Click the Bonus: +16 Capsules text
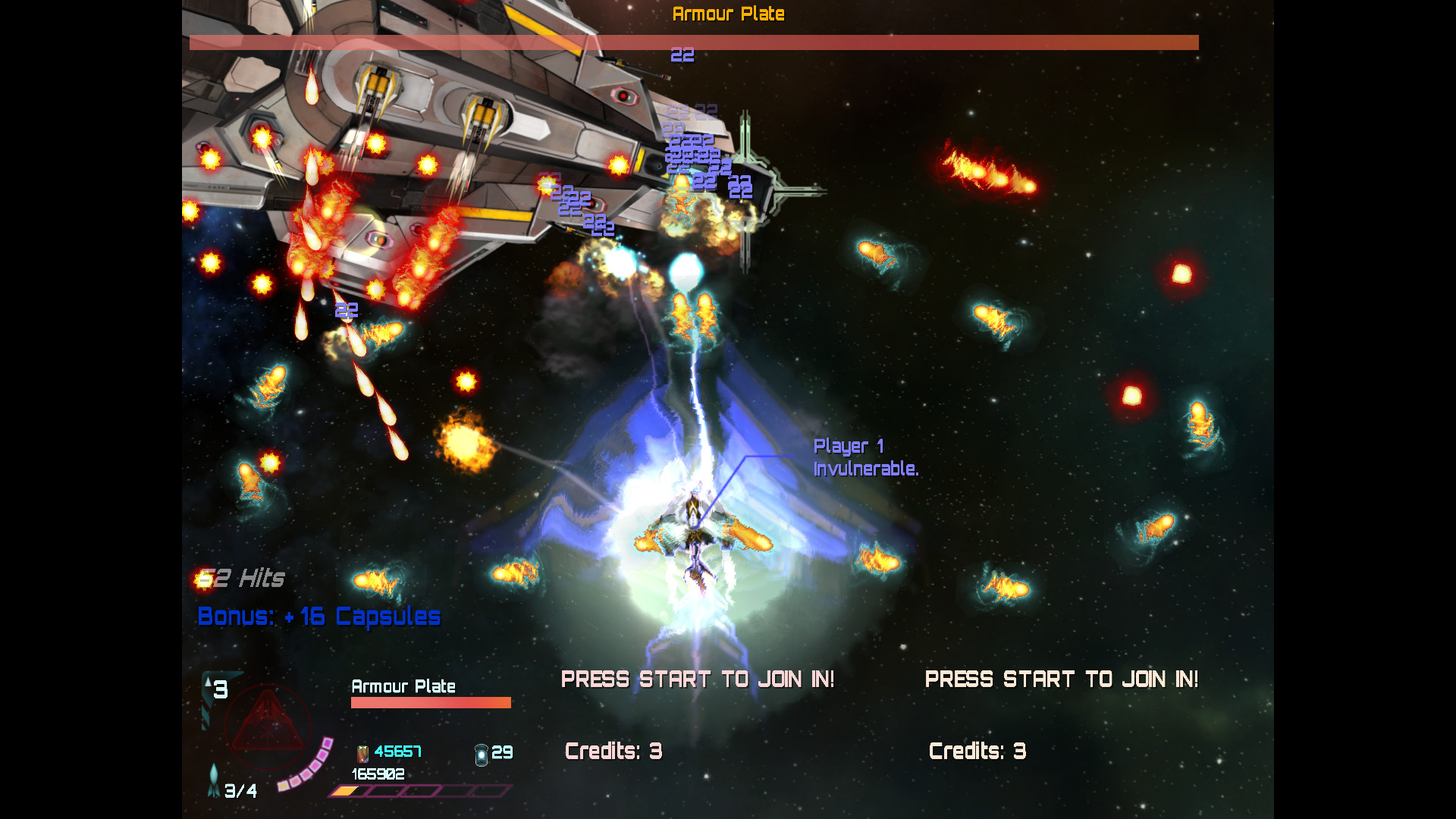1456x819 pixels. [x=317, y=617]
